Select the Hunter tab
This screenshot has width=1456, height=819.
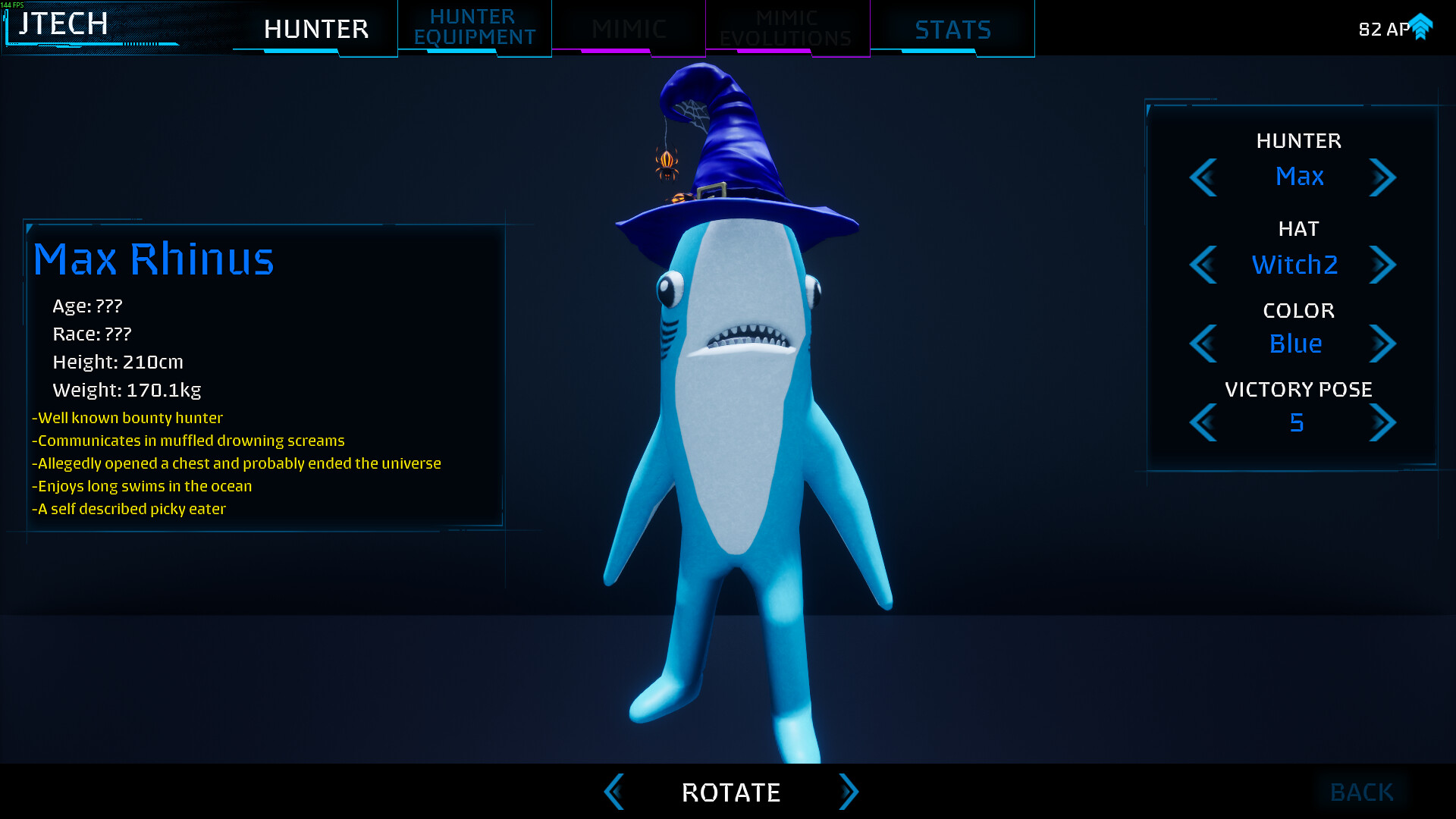(316, 29)
